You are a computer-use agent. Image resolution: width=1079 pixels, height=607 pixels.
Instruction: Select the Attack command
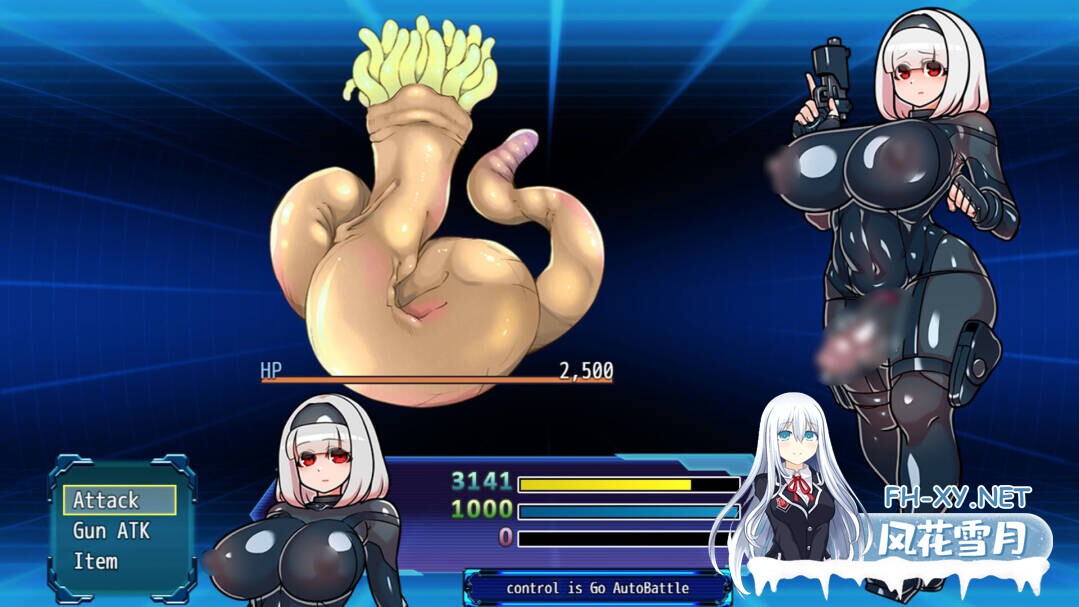click(x=119, y=499)
